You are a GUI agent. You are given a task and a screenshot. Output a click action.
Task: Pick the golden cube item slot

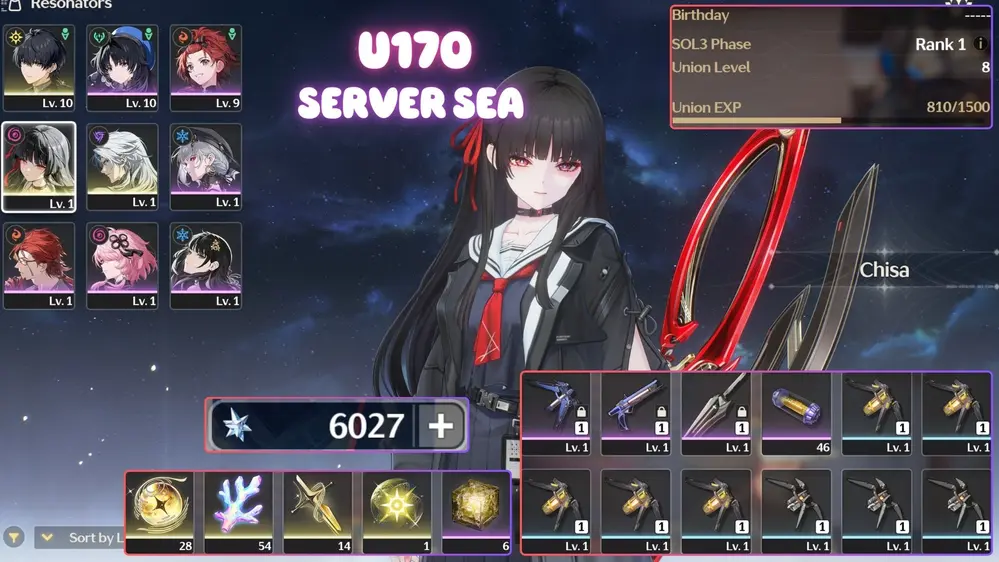(476, 511)
